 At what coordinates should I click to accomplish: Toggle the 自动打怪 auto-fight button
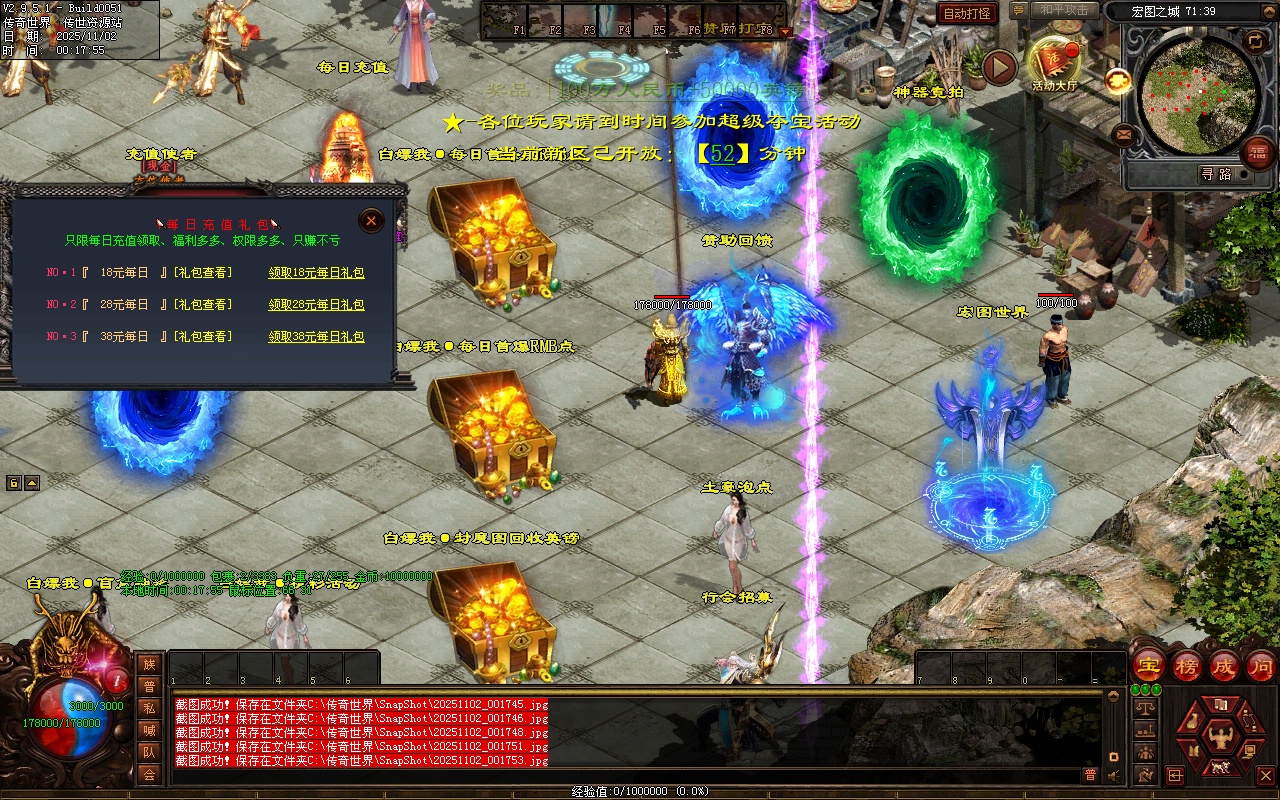tap(967, 13)
